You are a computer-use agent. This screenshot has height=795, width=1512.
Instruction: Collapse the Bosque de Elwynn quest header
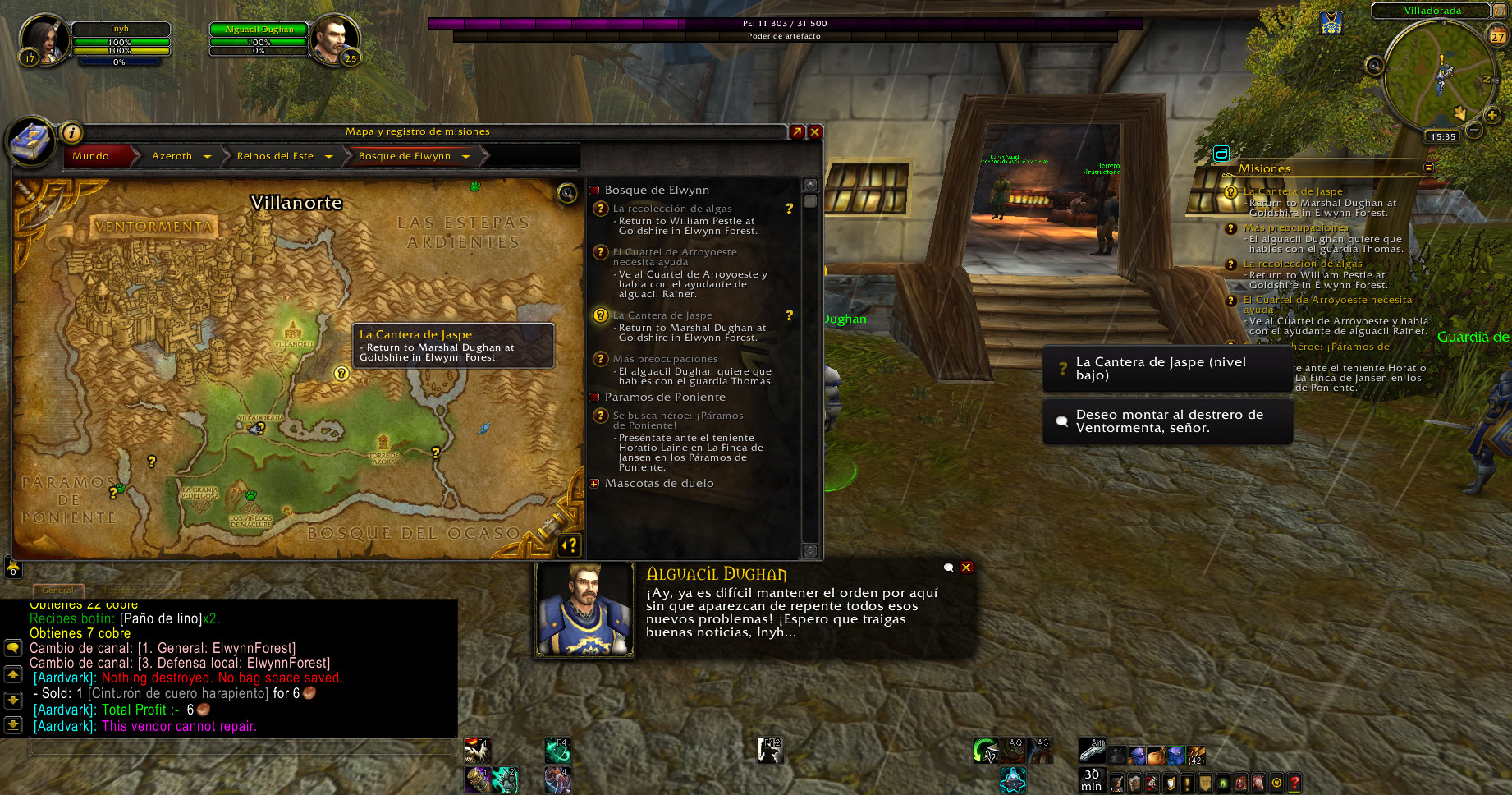click(x=594, y=191)
